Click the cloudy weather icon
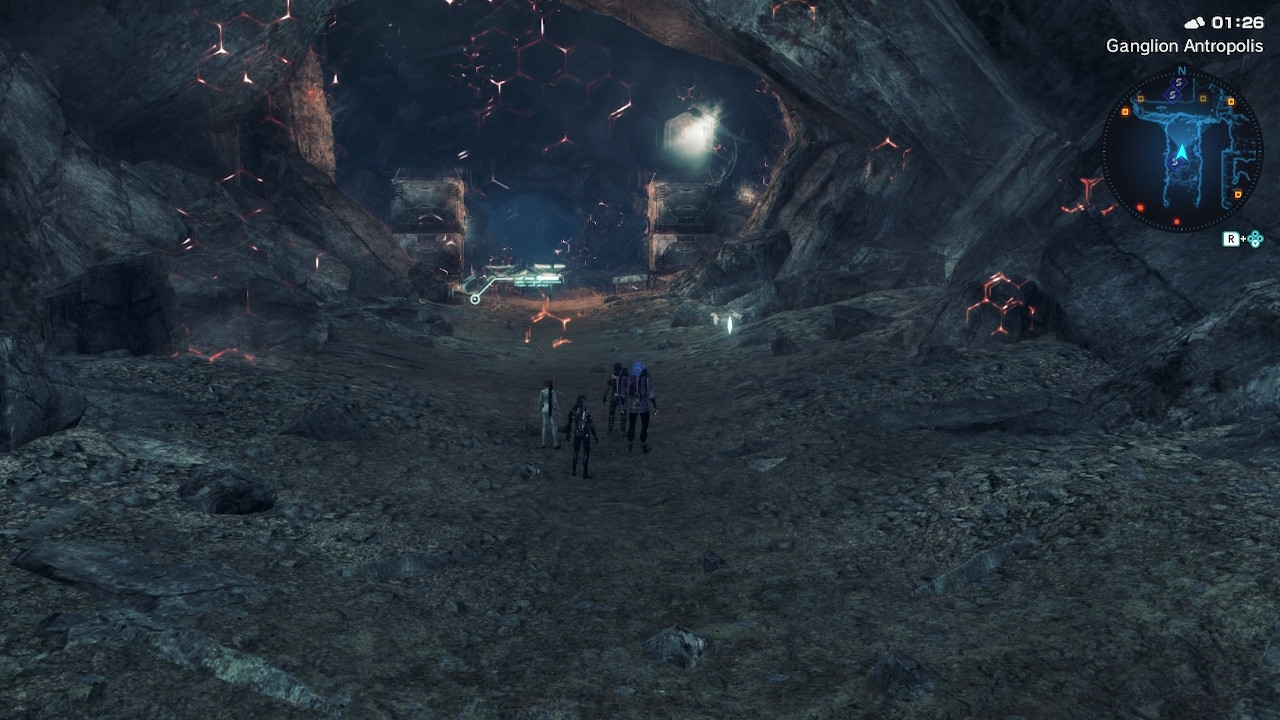The height and width of the screenshot is (720, 1280). (x=1194, y=22)
